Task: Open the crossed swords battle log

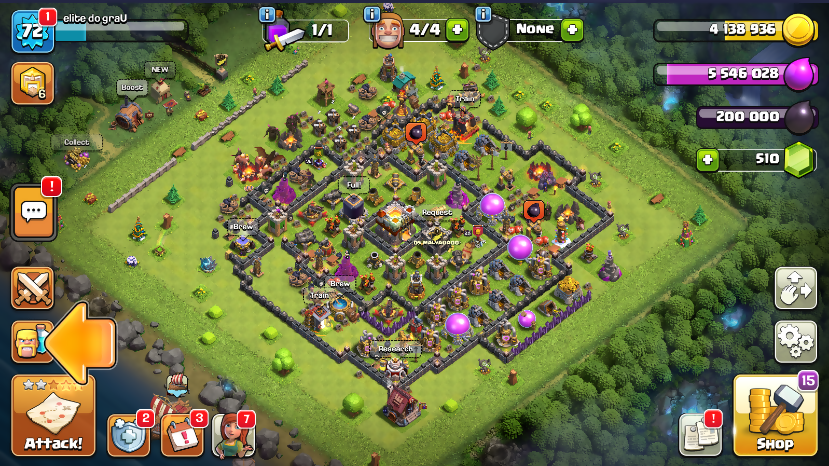Action: coord(32,288)
